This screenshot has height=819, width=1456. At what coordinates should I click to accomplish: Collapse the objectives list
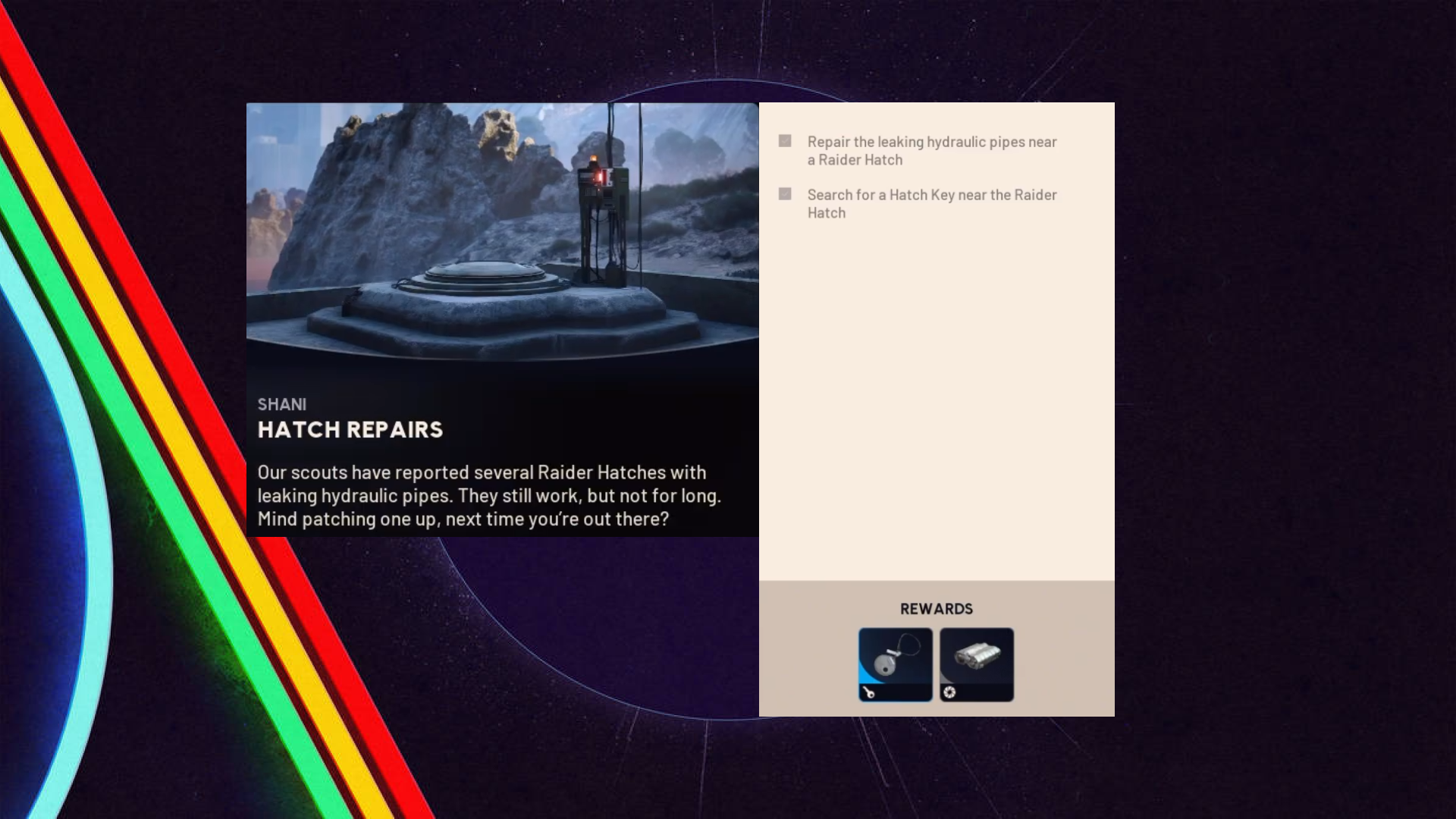tap(931, 177)
